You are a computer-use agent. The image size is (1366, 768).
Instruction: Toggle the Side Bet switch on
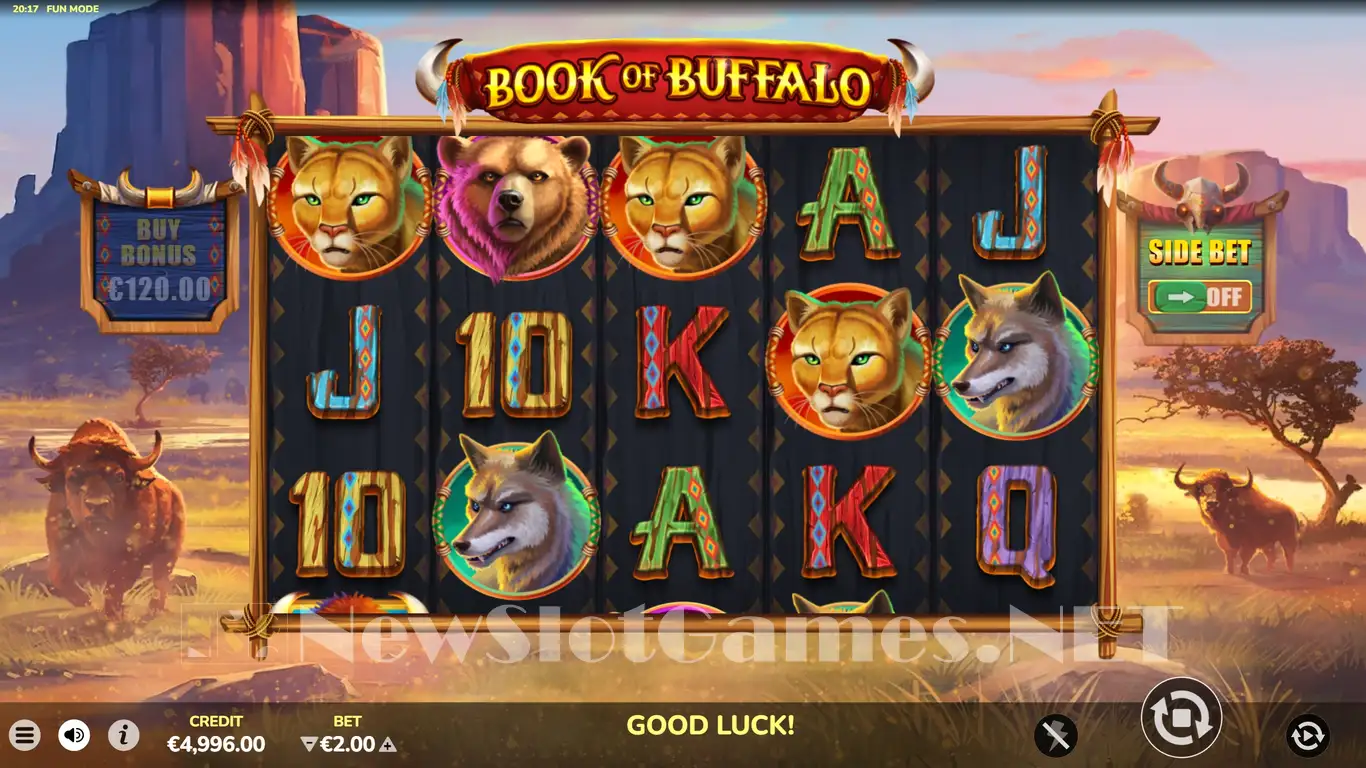[1199, 297]
